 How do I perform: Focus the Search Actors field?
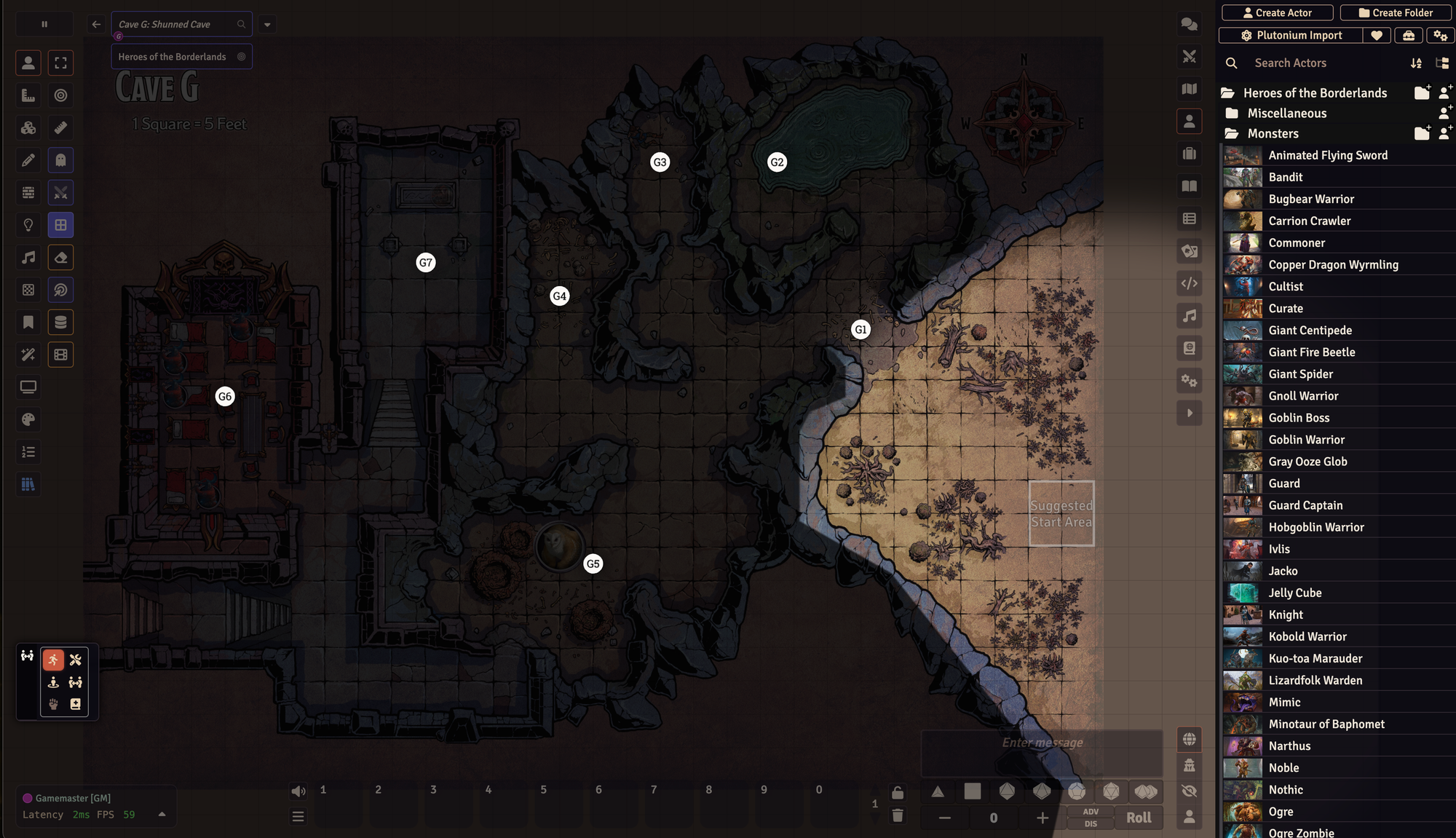pos(1325,63)
